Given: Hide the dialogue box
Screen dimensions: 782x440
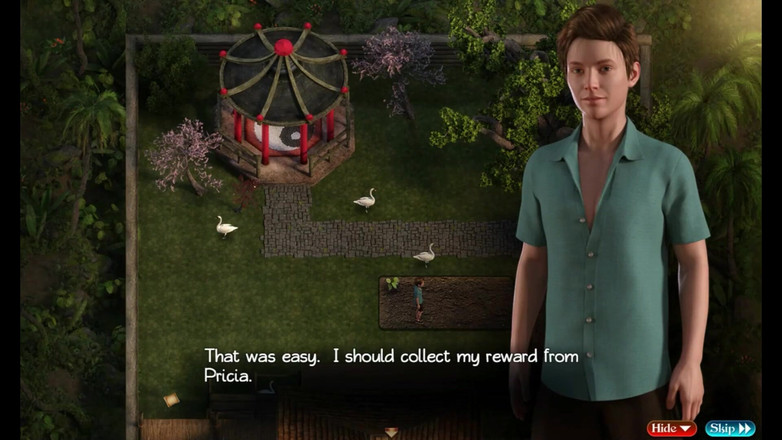Looking at the screenshot, I should click(x=671, y=428).
